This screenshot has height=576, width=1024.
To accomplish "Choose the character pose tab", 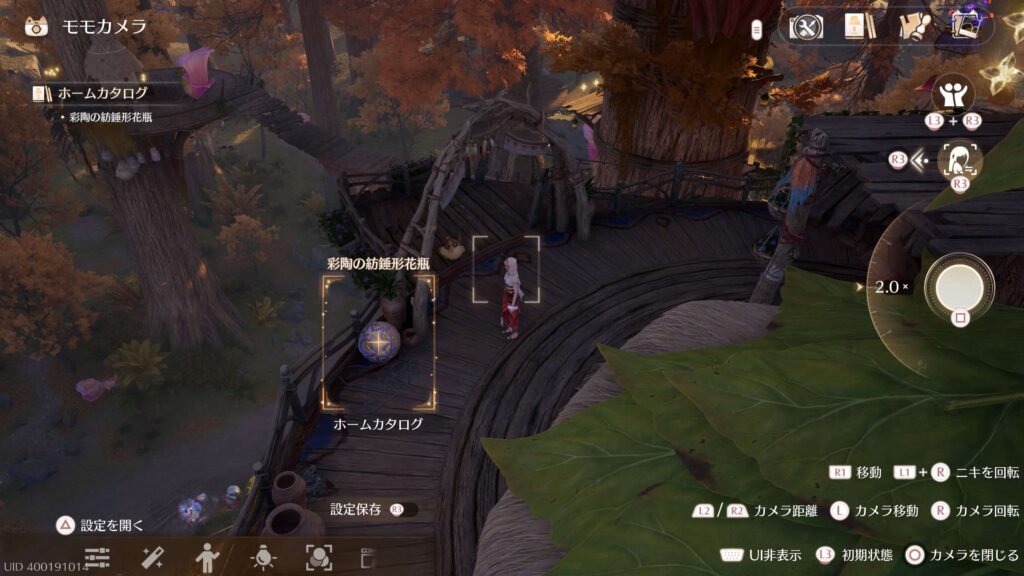I will 207,558.
